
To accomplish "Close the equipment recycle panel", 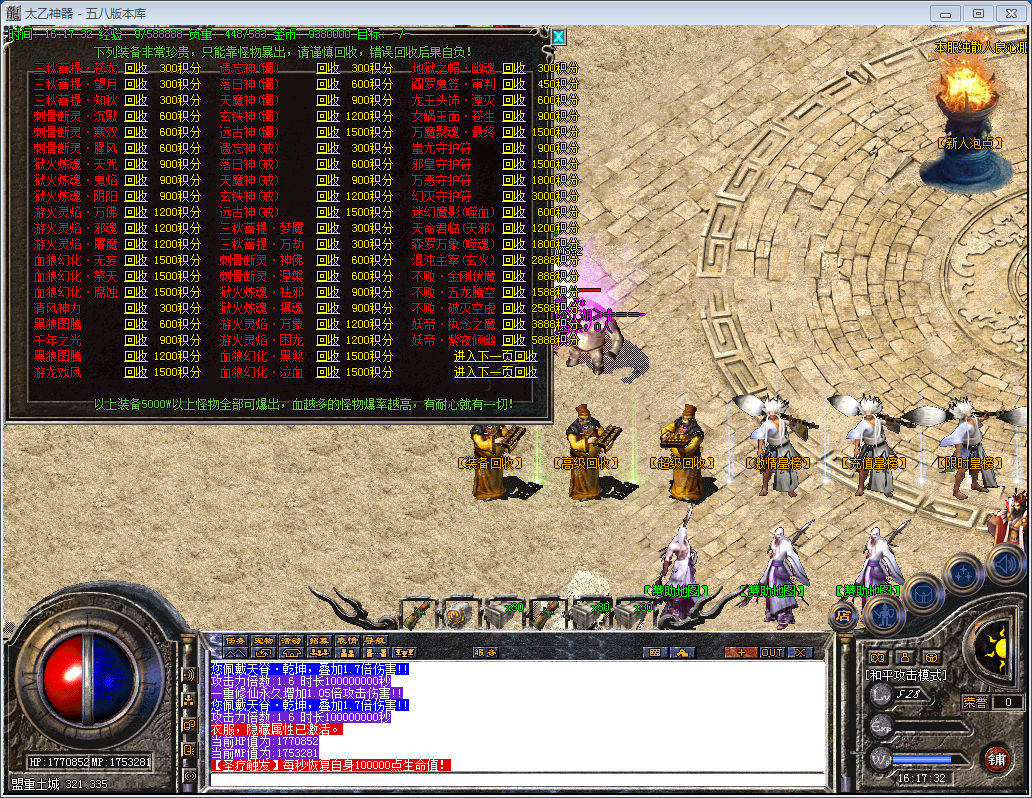I will point(559,37).
